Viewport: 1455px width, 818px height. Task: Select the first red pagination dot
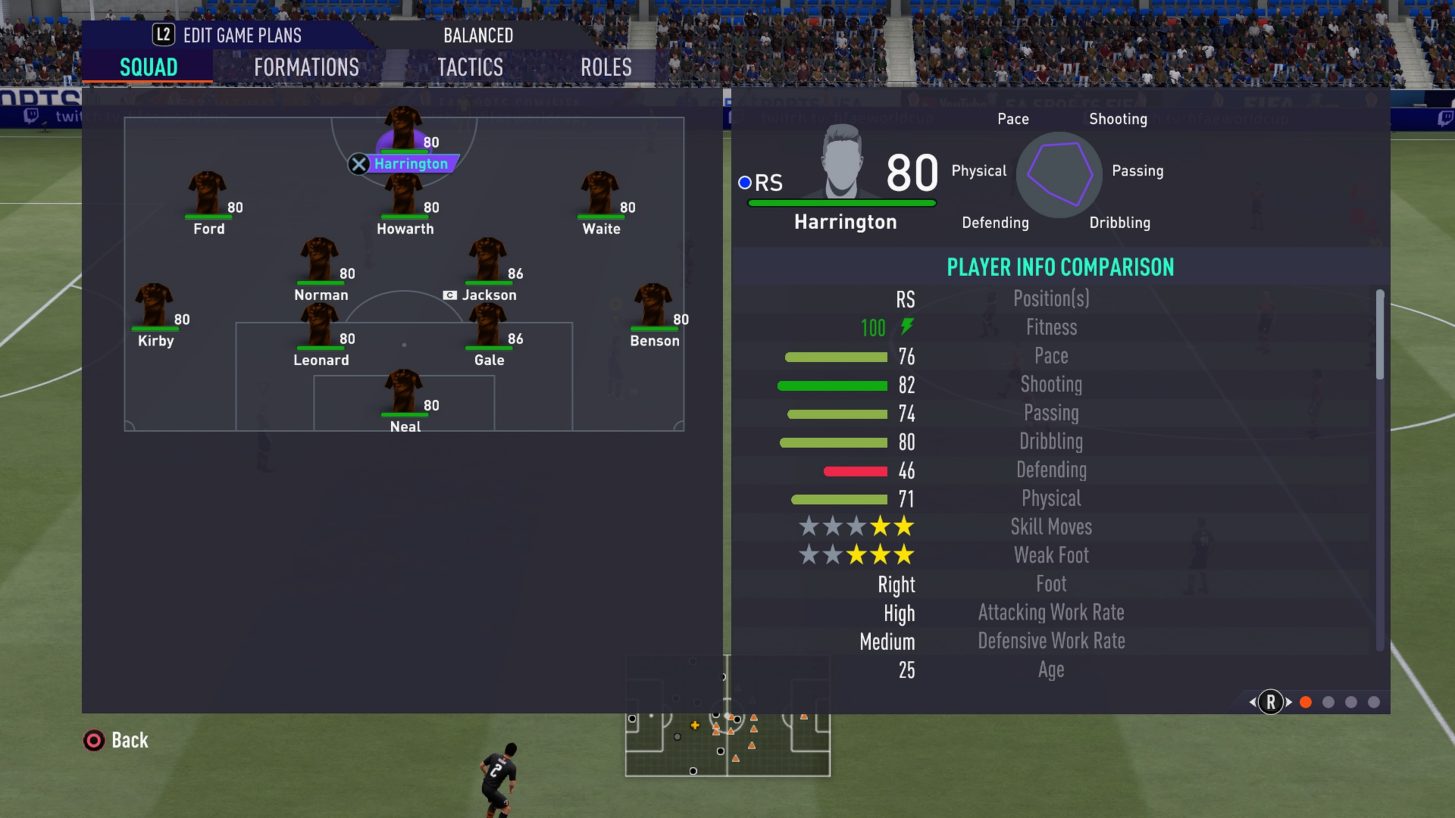(x=1305, y=702)
